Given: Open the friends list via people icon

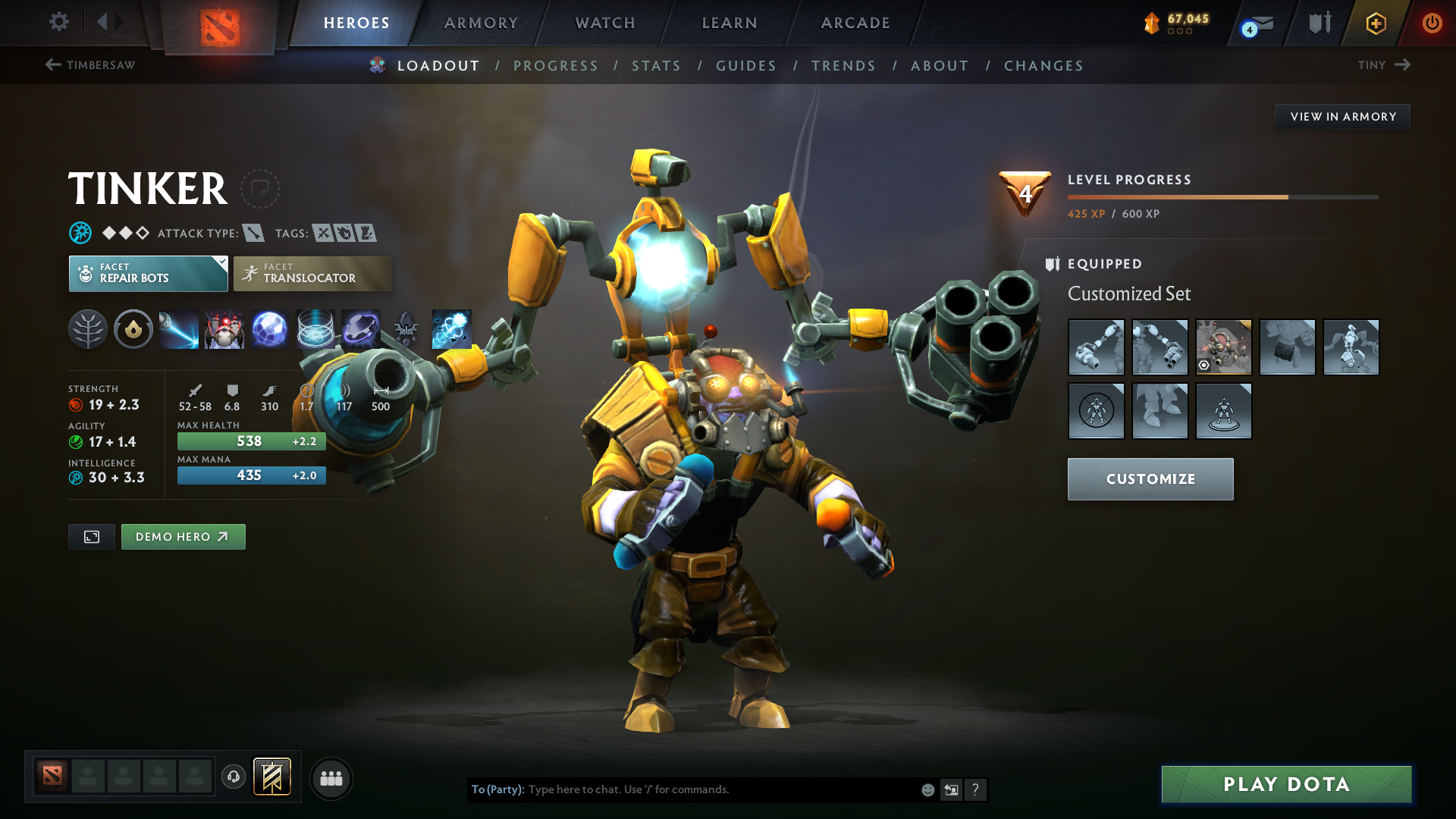Looking at the screenshot, I should tap(331, 778).
